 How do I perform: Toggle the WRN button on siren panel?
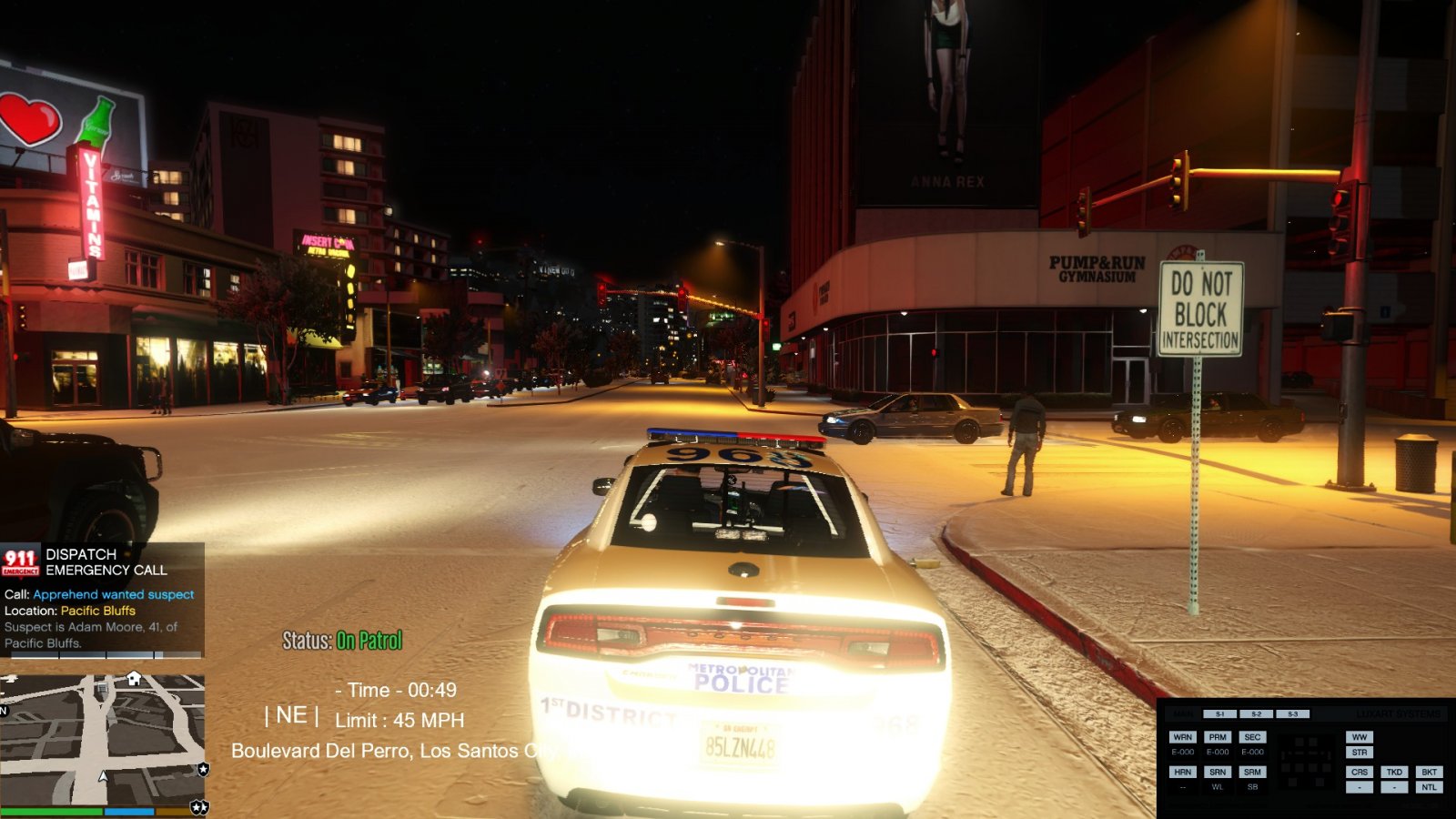[x=1182, y=737]
